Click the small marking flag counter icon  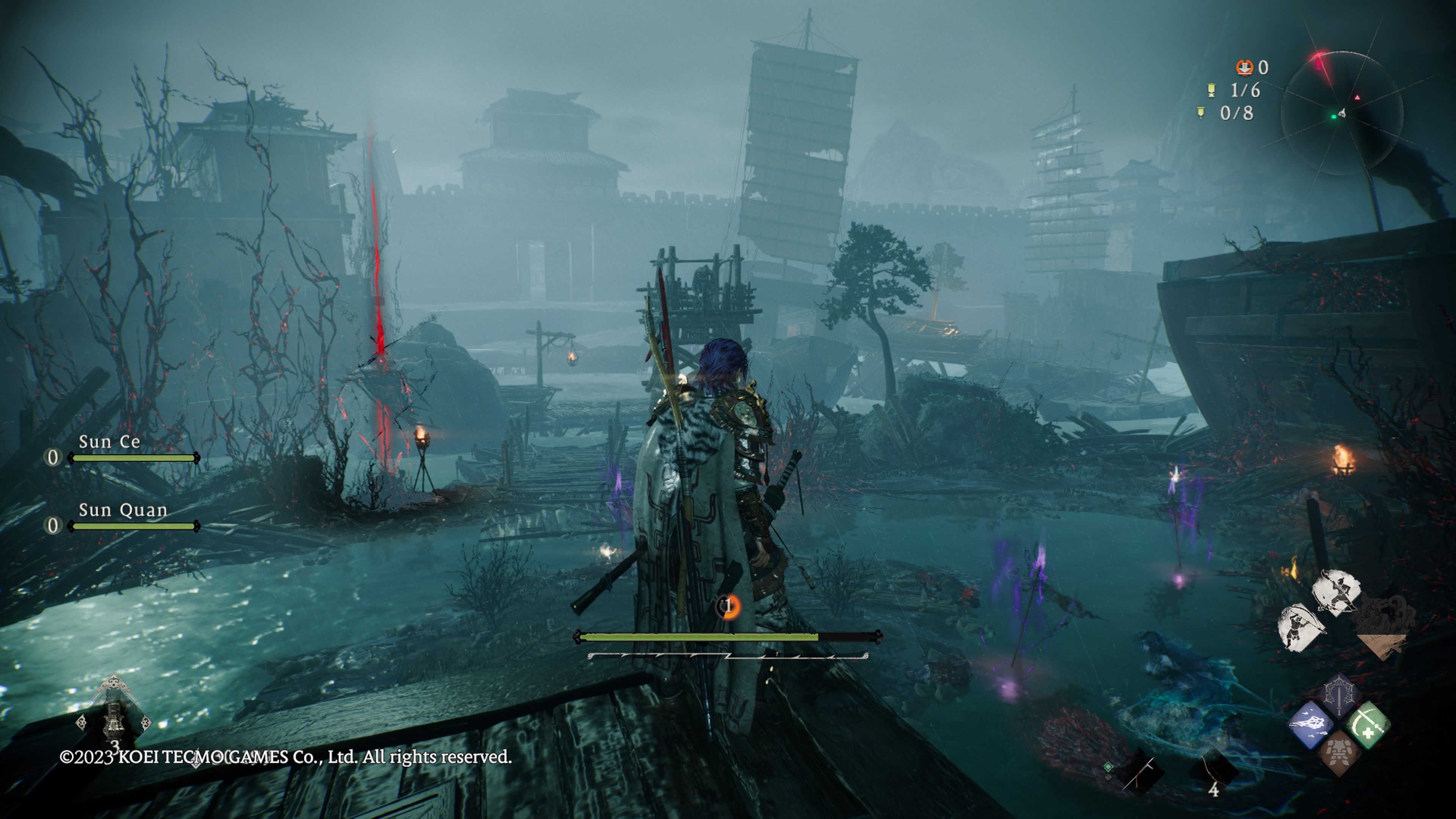[x=1201, y=113]
